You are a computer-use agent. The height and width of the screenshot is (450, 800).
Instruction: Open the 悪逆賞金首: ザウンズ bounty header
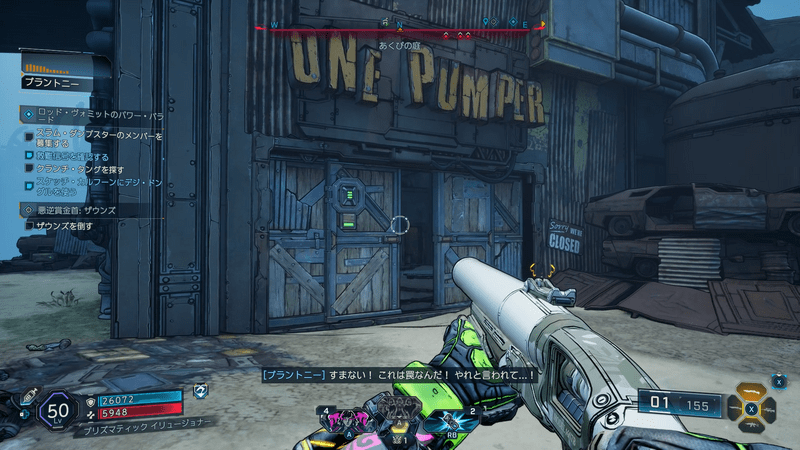(75, 211)
